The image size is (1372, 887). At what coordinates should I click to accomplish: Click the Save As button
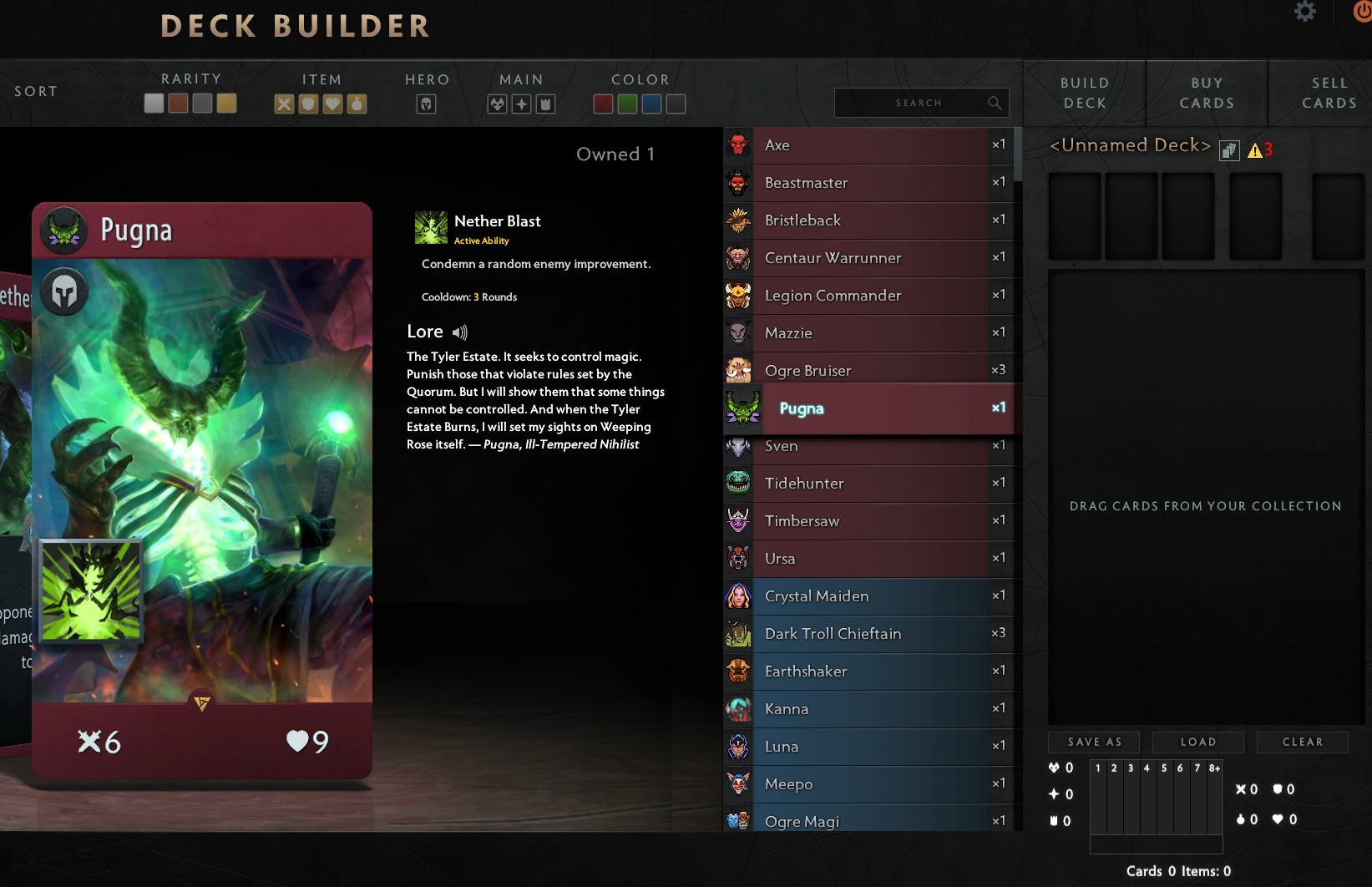[x=1094, y=742]
